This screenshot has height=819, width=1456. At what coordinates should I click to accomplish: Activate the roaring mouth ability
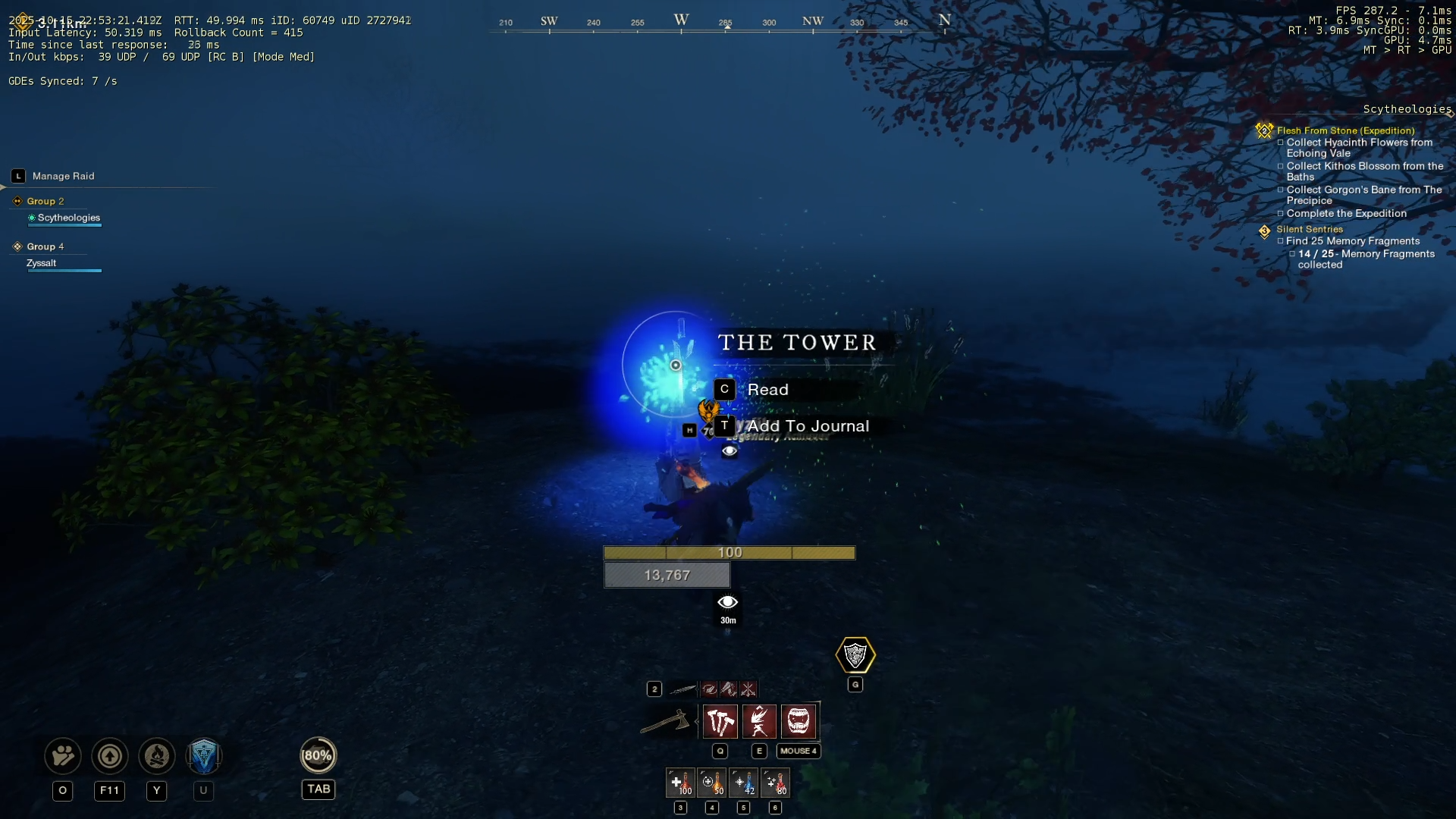click(x=799, y=721)
